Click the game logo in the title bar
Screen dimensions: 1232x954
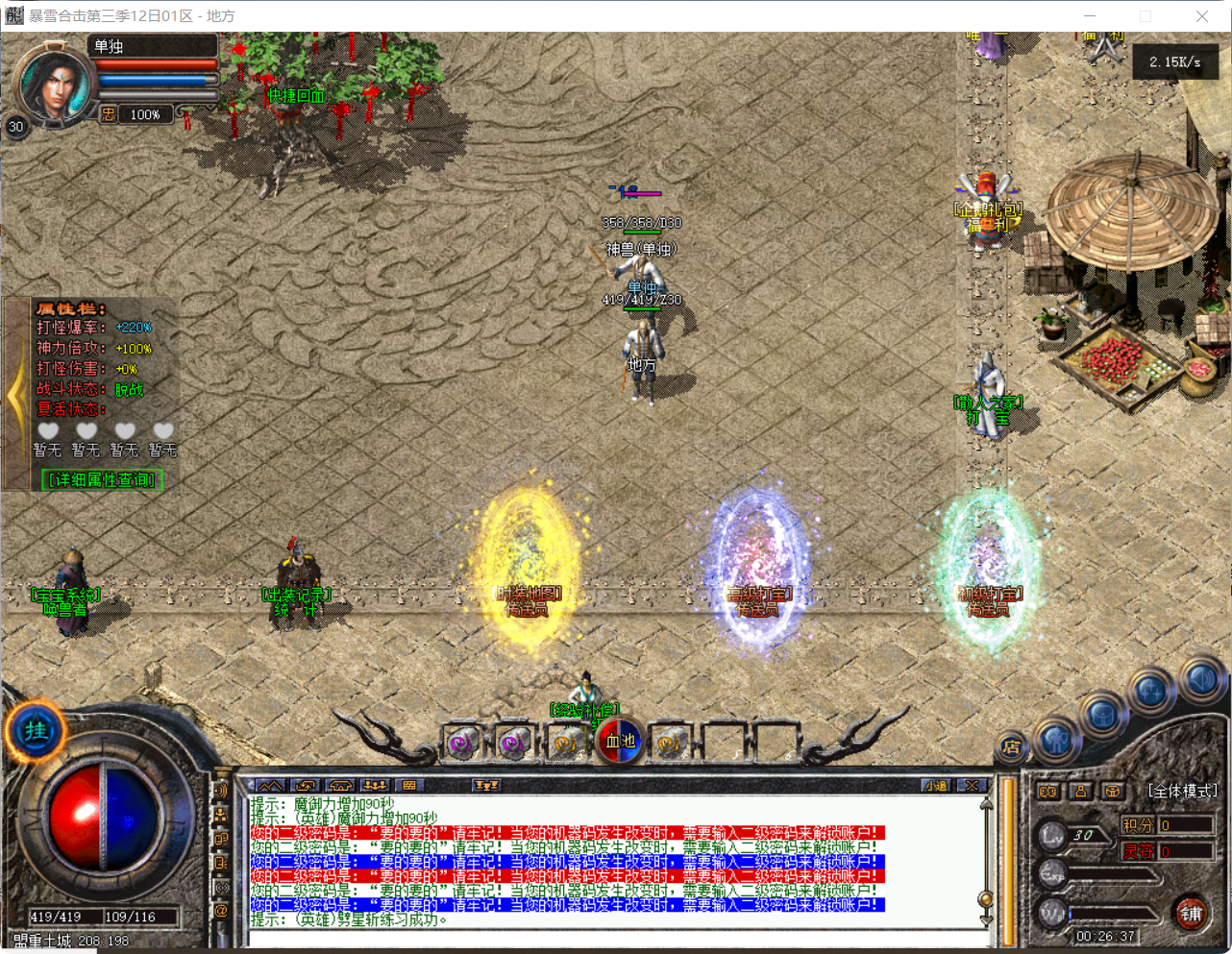[13, 16]
